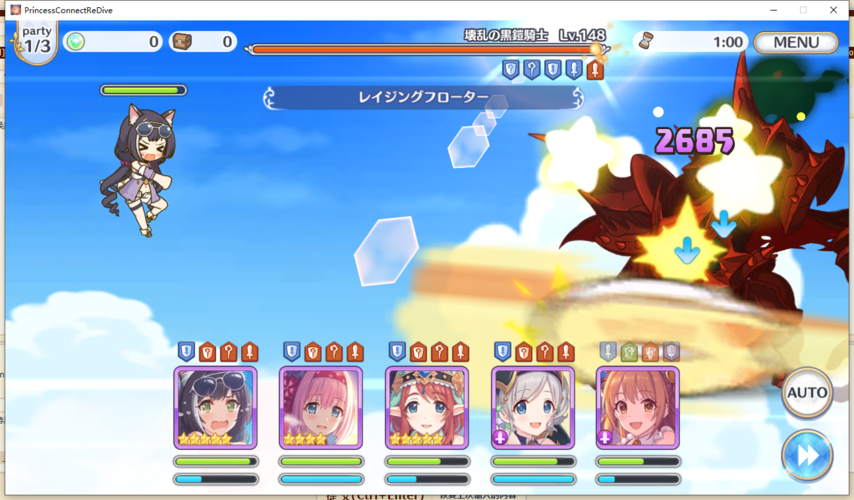Activate the pink-haired character's skill portrait
Screen dimensions: 854x500
click(321, 408)
